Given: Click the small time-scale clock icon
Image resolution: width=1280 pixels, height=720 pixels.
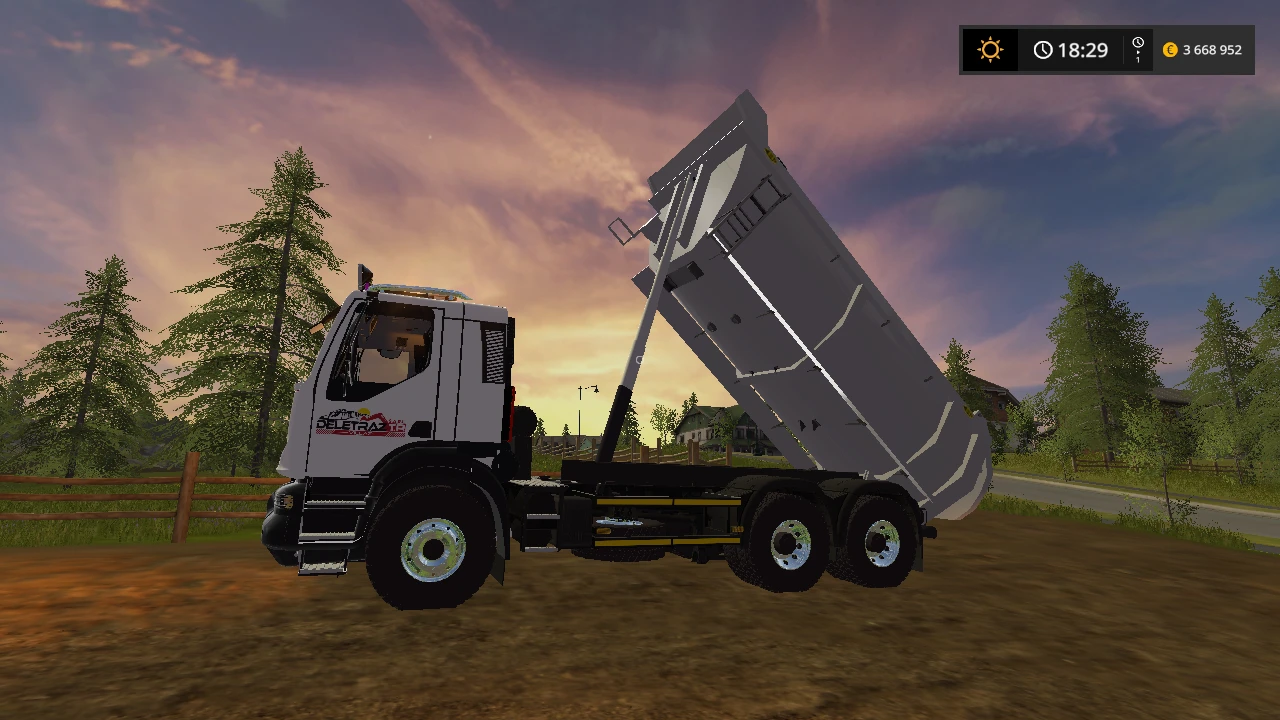Looking at the screenshot, I should pos(1137,42).
